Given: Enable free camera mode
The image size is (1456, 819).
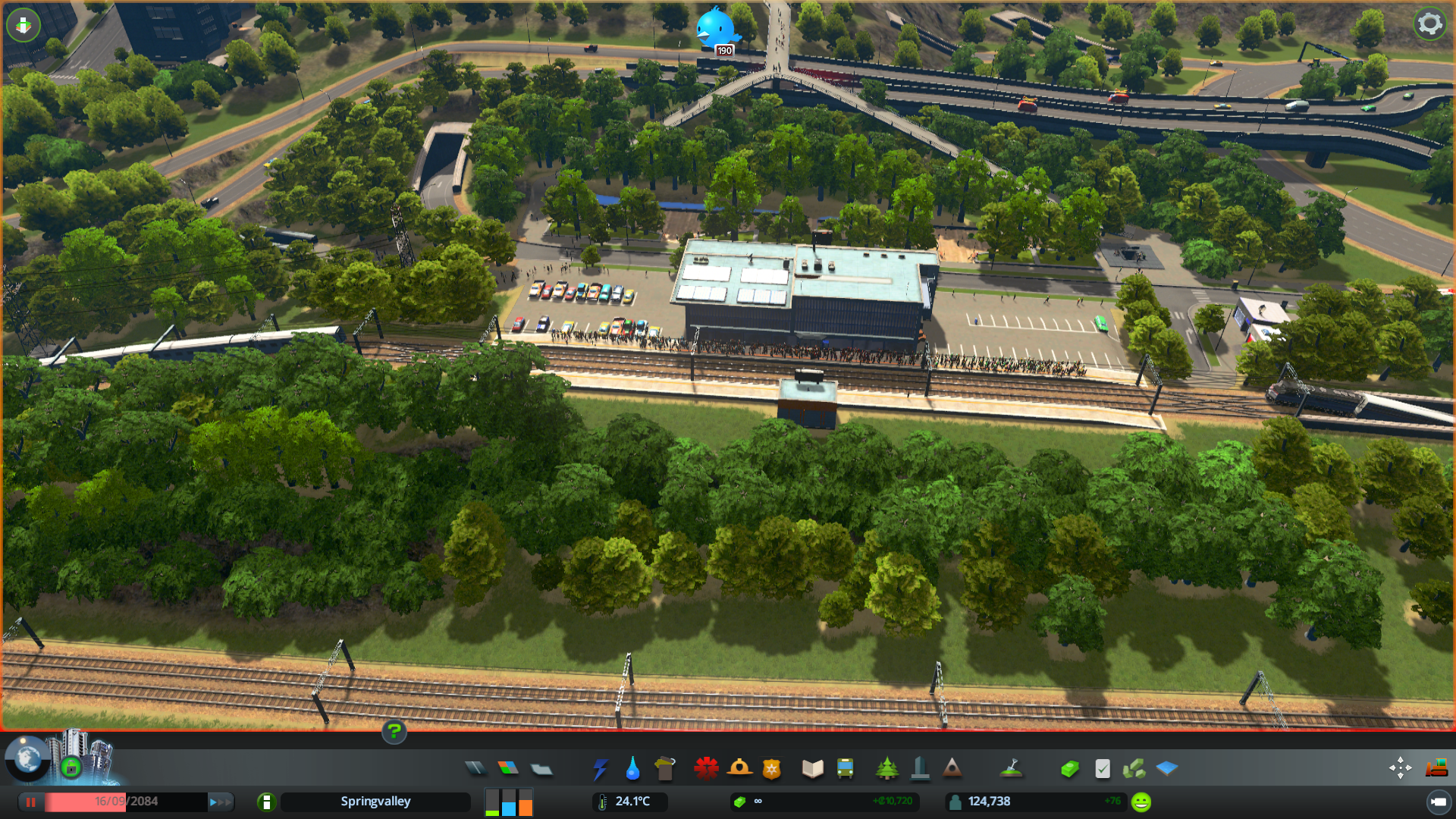Looking at the screenshot, I should (x=1401, y=768).
